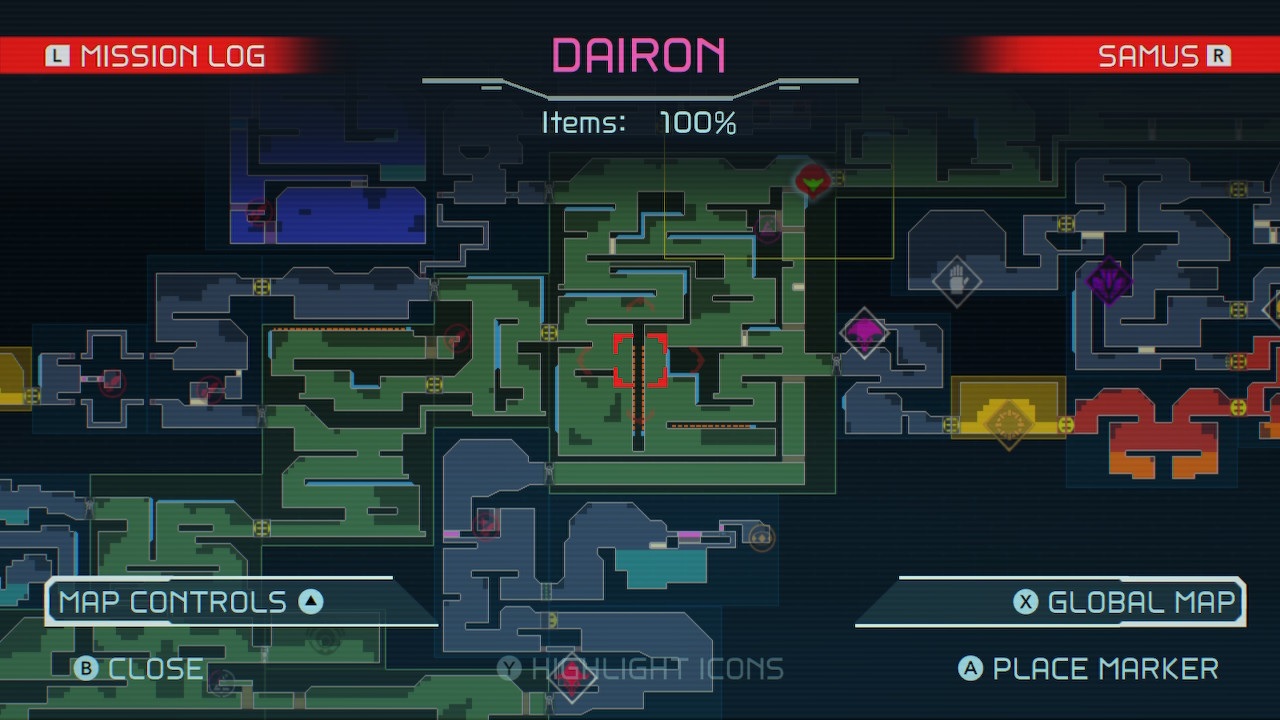Click the pink item pickup icon near bottom center
This screenshot has height=720, width=1280.
coord(691,535)
